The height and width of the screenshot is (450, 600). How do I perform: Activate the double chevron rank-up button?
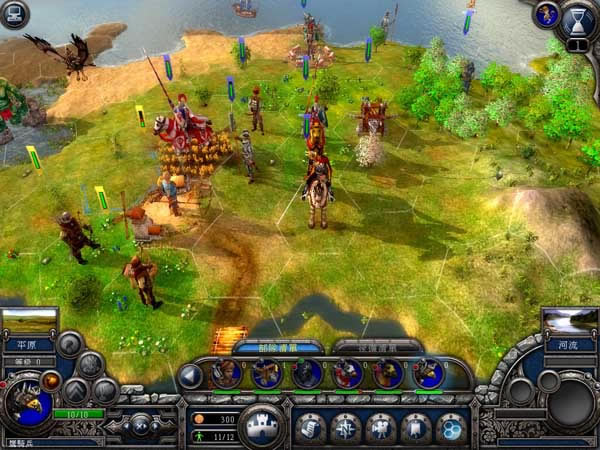point(76,390)
